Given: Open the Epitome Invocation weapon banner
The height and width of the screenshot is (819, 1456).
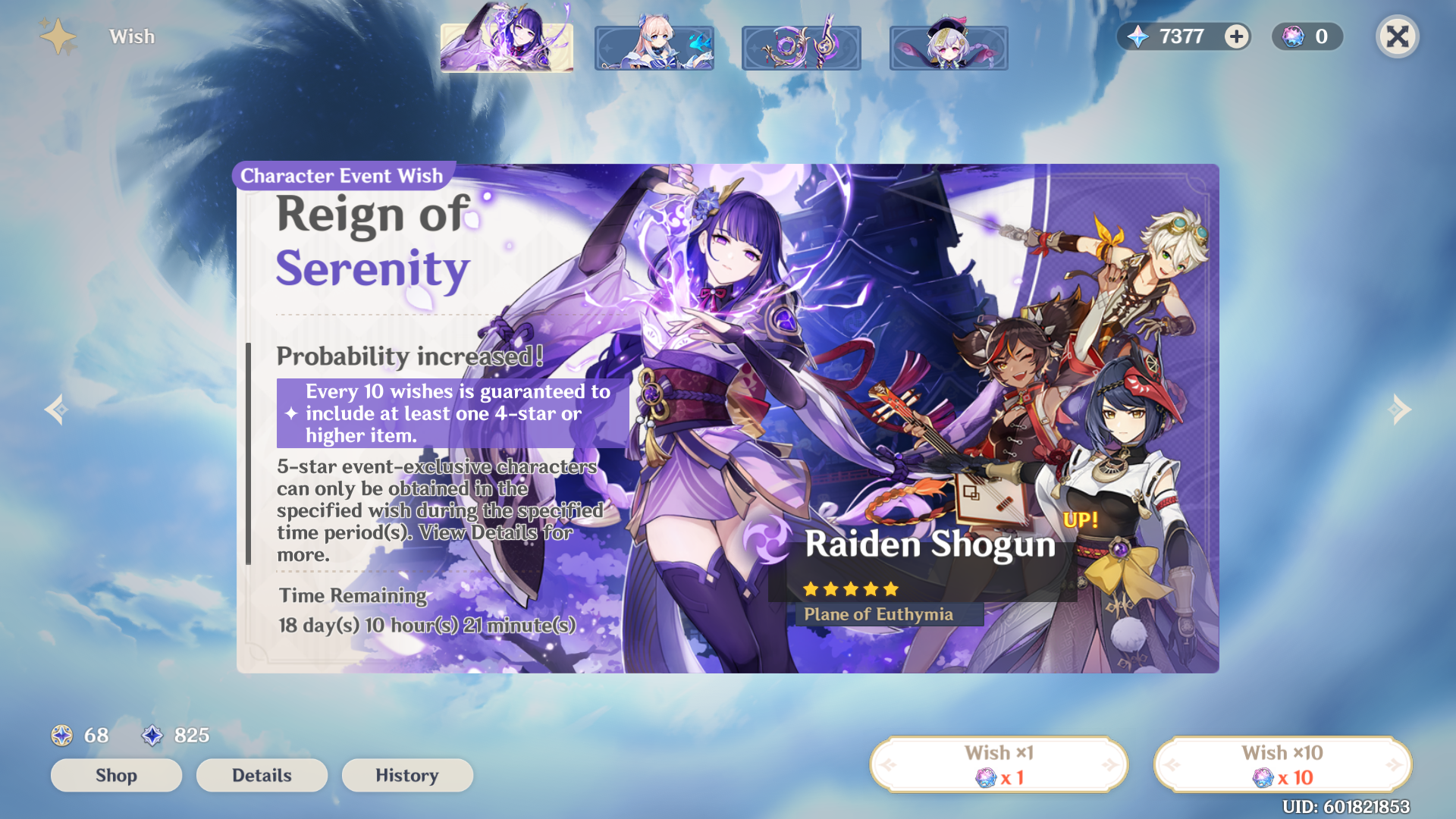Looking at the screenshot, I should click(801, 46).
